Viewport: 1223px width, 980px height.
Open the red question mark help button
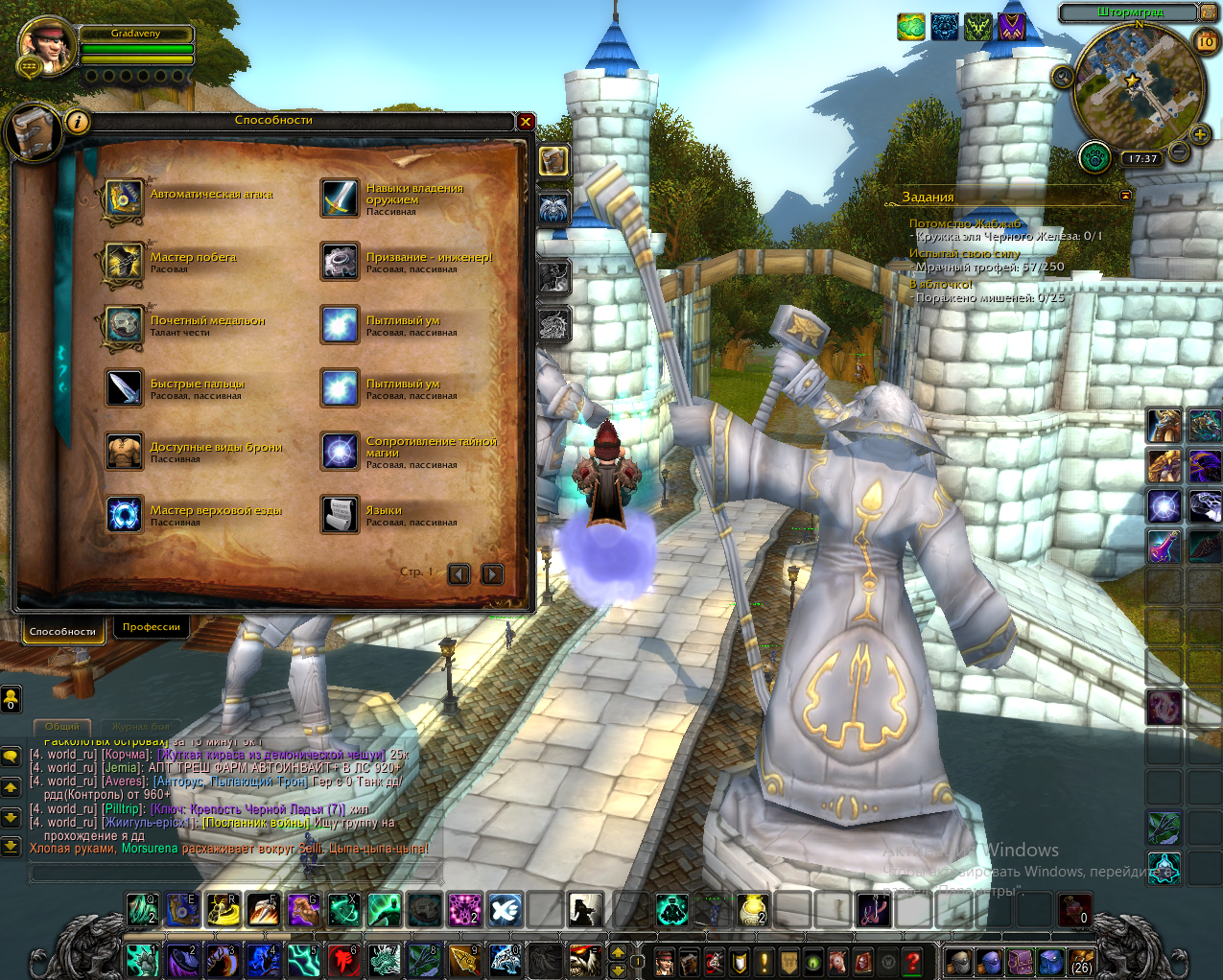[913, 961]
